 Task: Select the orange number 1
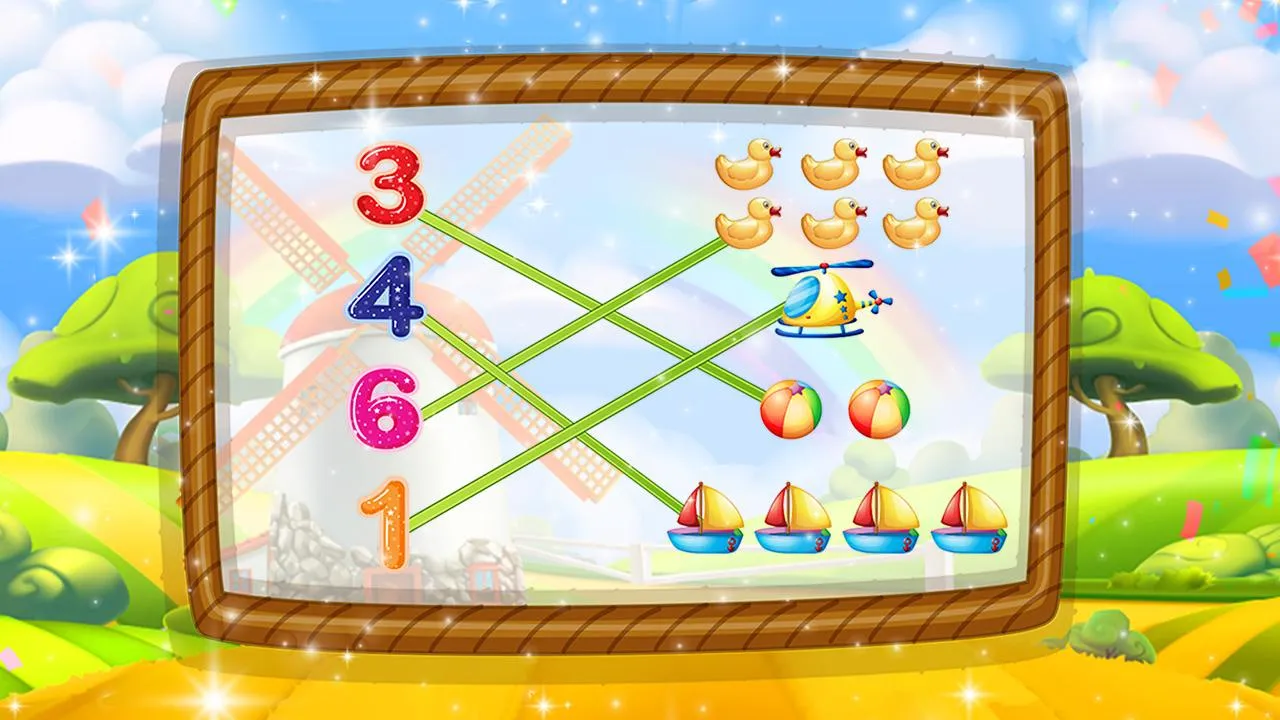pyautogui.click(x=385, y=520)
